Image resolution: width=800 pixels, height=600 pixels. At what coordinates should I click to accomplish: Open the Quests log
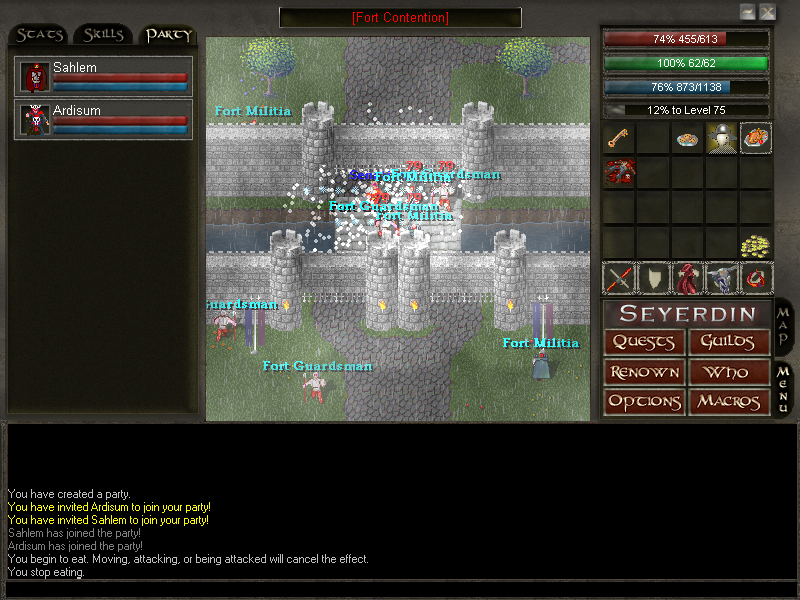point(645,342)
